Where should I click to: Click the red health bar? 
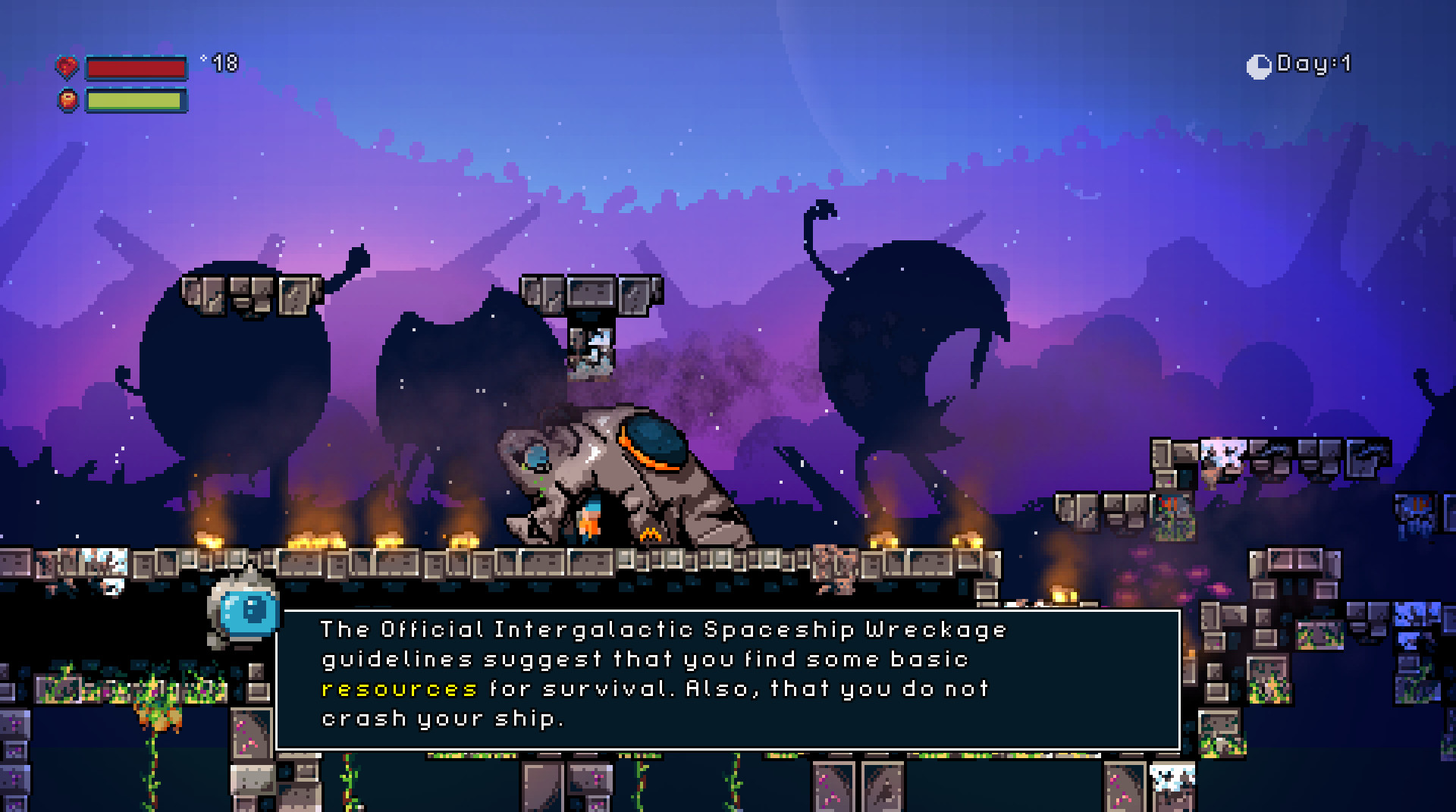coord(135,68)
